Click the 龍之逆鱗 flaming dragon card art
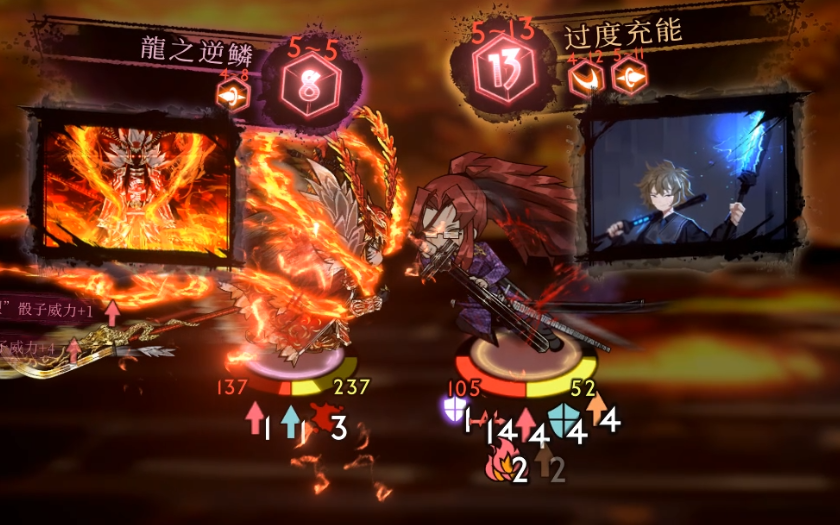 coord(137,189)
